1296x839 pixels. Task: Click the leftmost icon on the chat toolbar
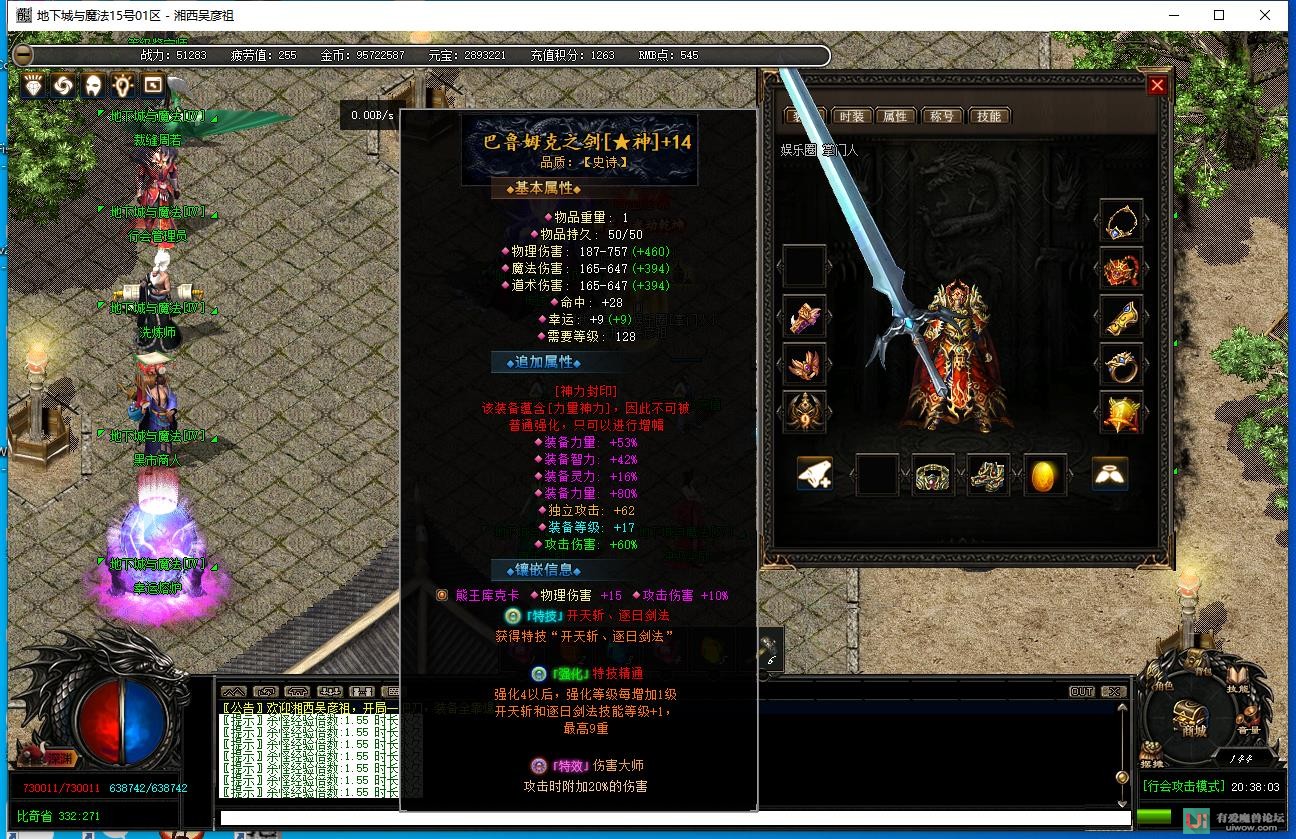point(234,691)
